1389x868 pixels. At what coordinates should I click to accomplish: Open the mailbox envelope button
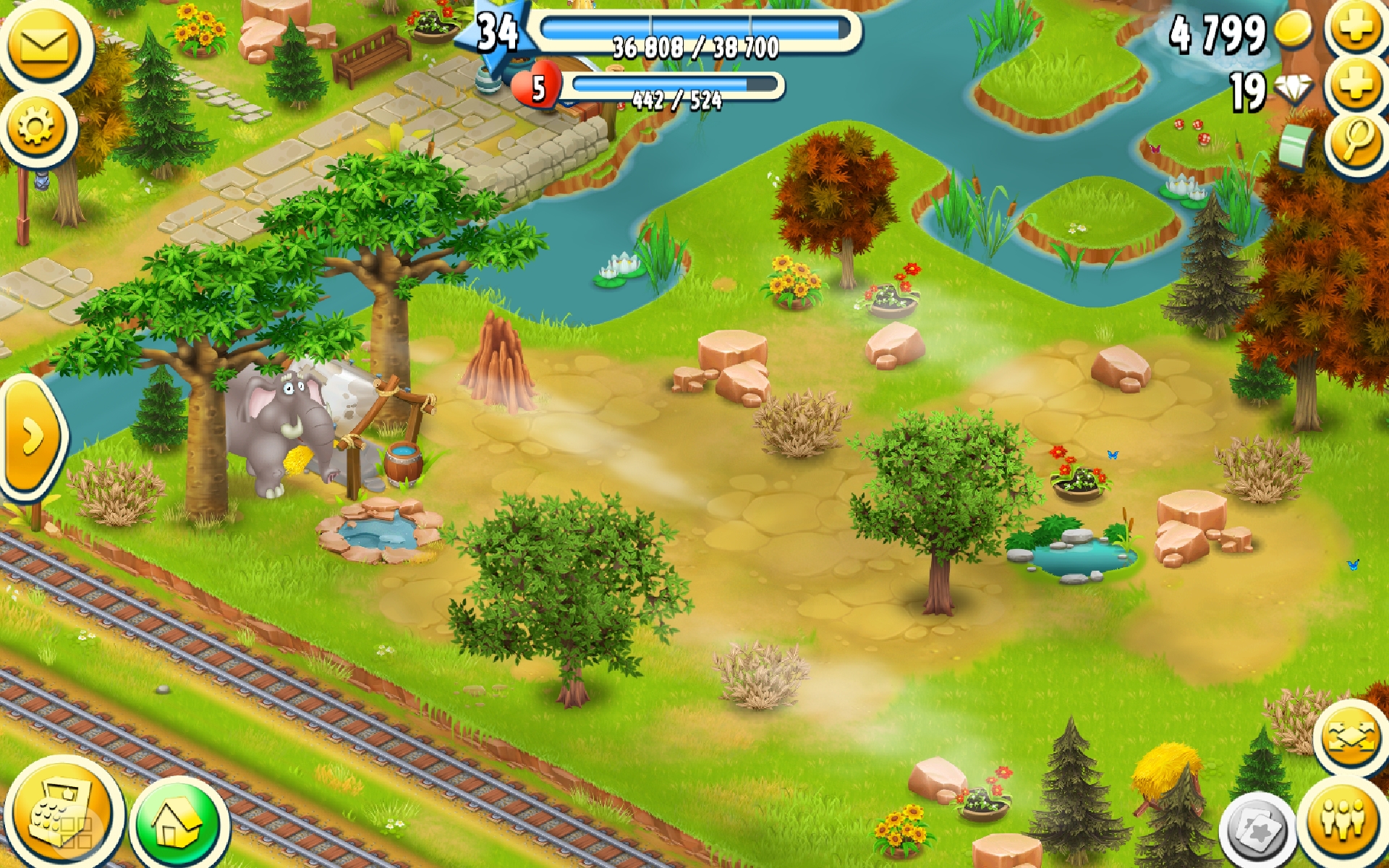point(43,46)
